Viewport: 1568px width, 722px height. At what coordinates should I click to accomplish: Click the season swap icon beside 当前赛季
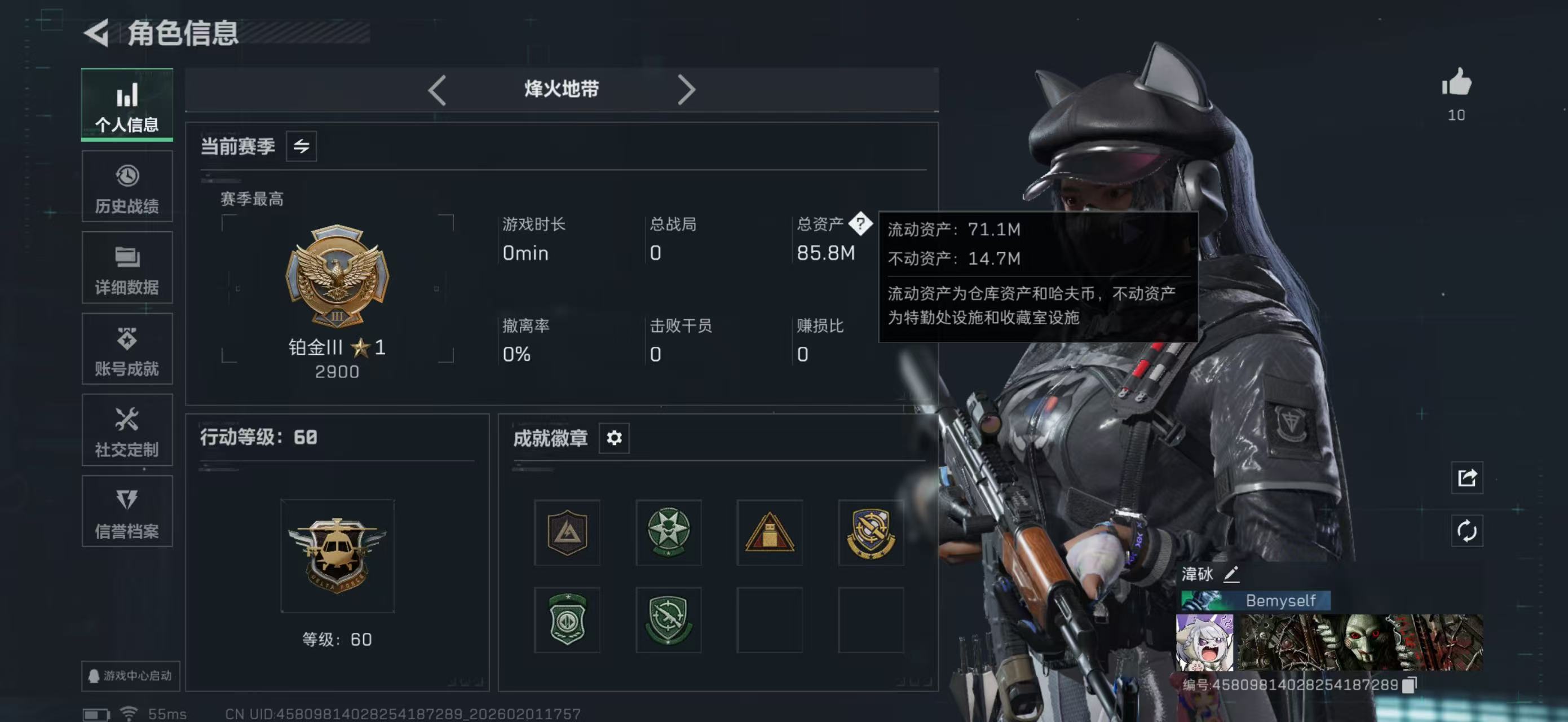click(x=303, y=146)
